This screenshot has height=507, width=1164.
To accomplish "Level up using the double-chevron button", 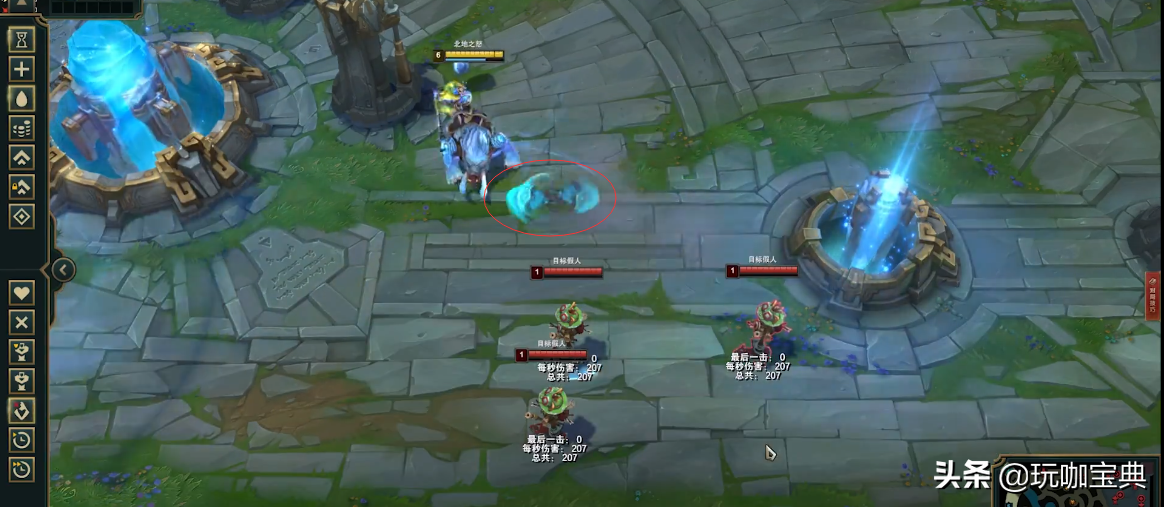I will point(22,157).
